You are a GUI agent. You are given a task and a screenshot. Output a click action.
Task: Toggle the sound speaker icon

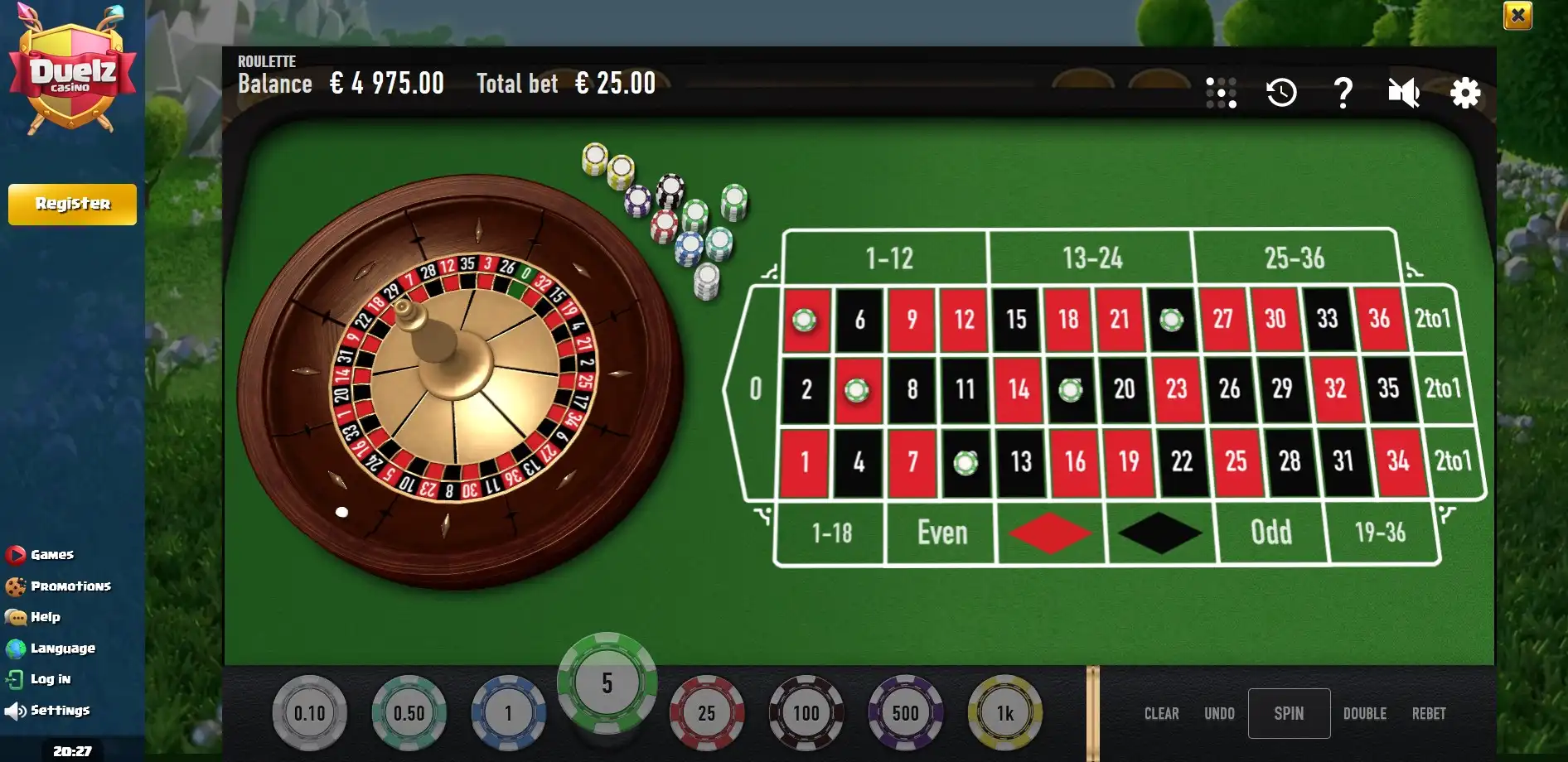(x=1404, y=92)
